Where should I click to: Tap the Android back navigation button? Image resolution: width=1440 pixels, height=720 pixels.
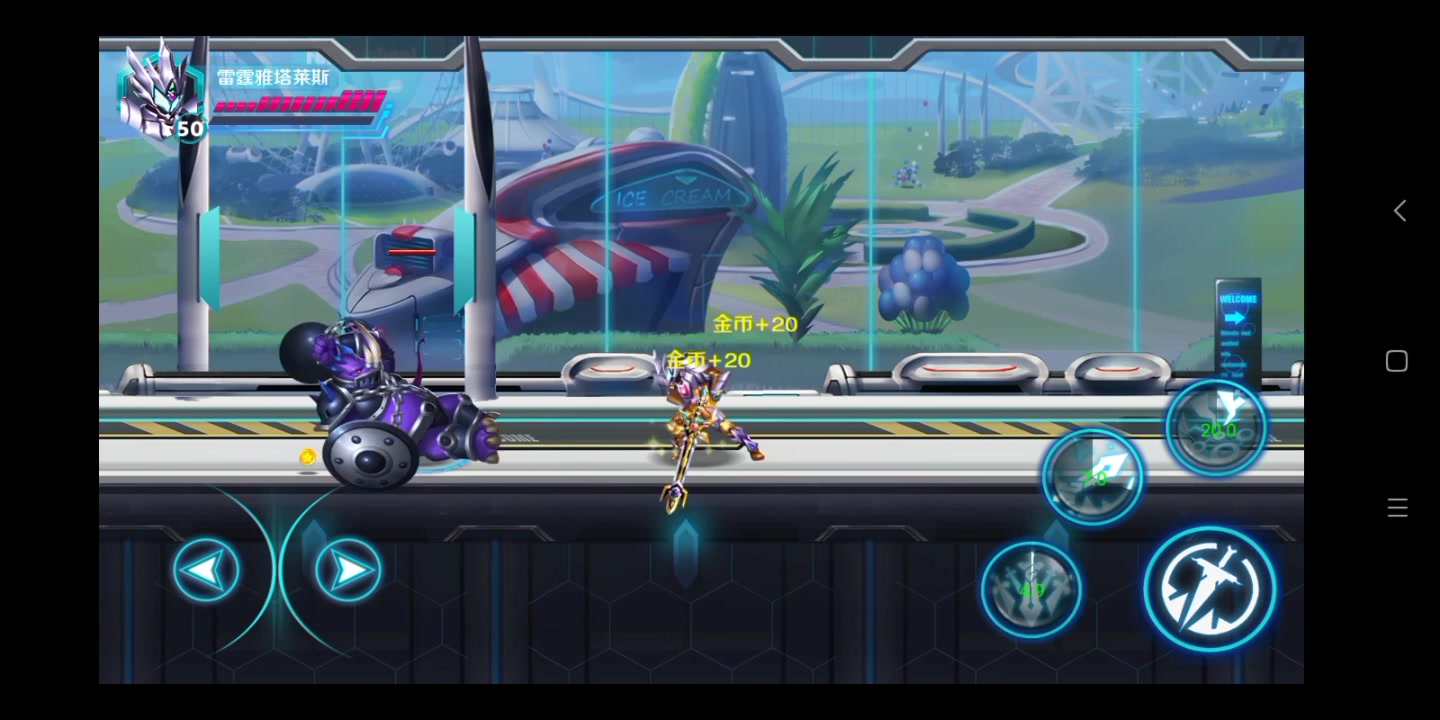(x=1399, y=211)
